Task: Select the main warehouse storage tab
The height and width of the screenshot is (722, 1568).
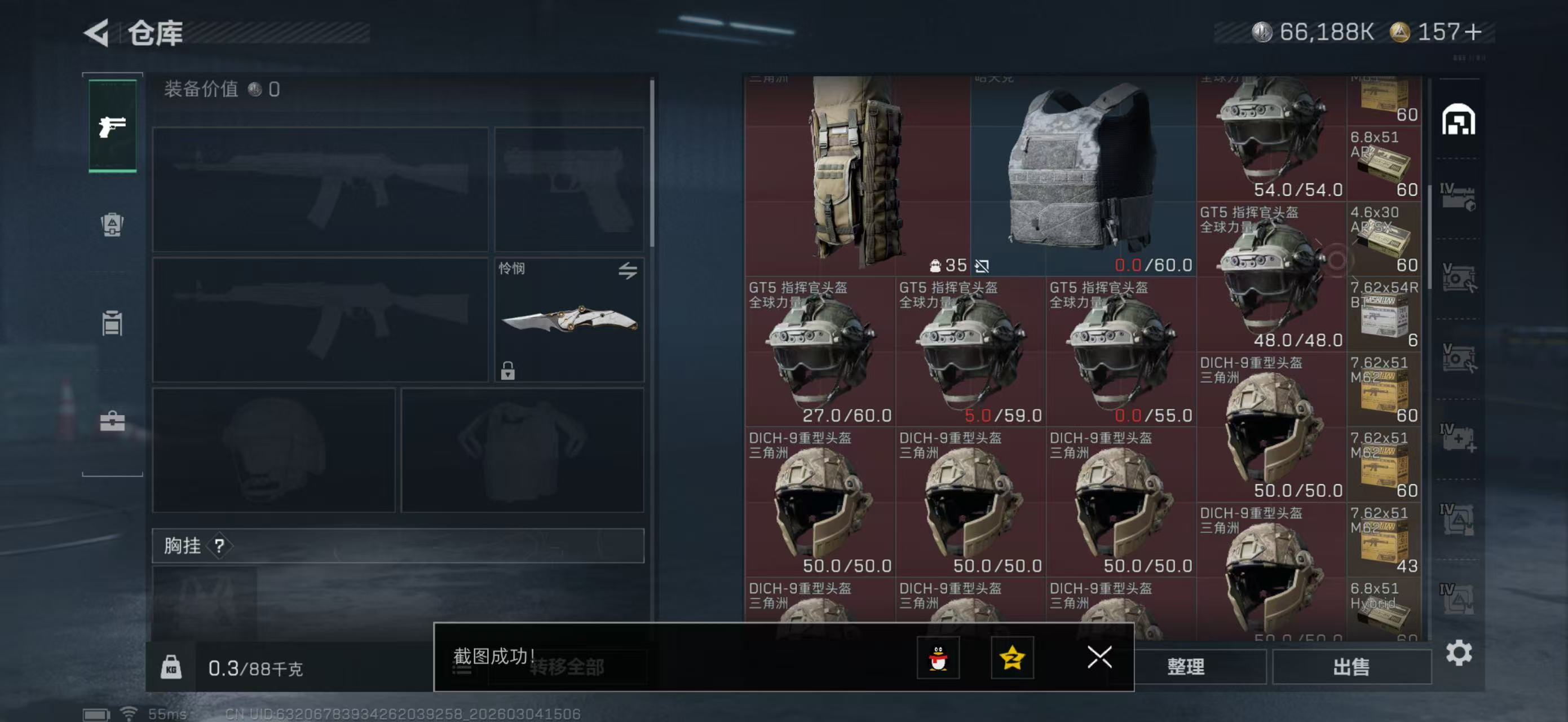Action: pos(1460,120)
